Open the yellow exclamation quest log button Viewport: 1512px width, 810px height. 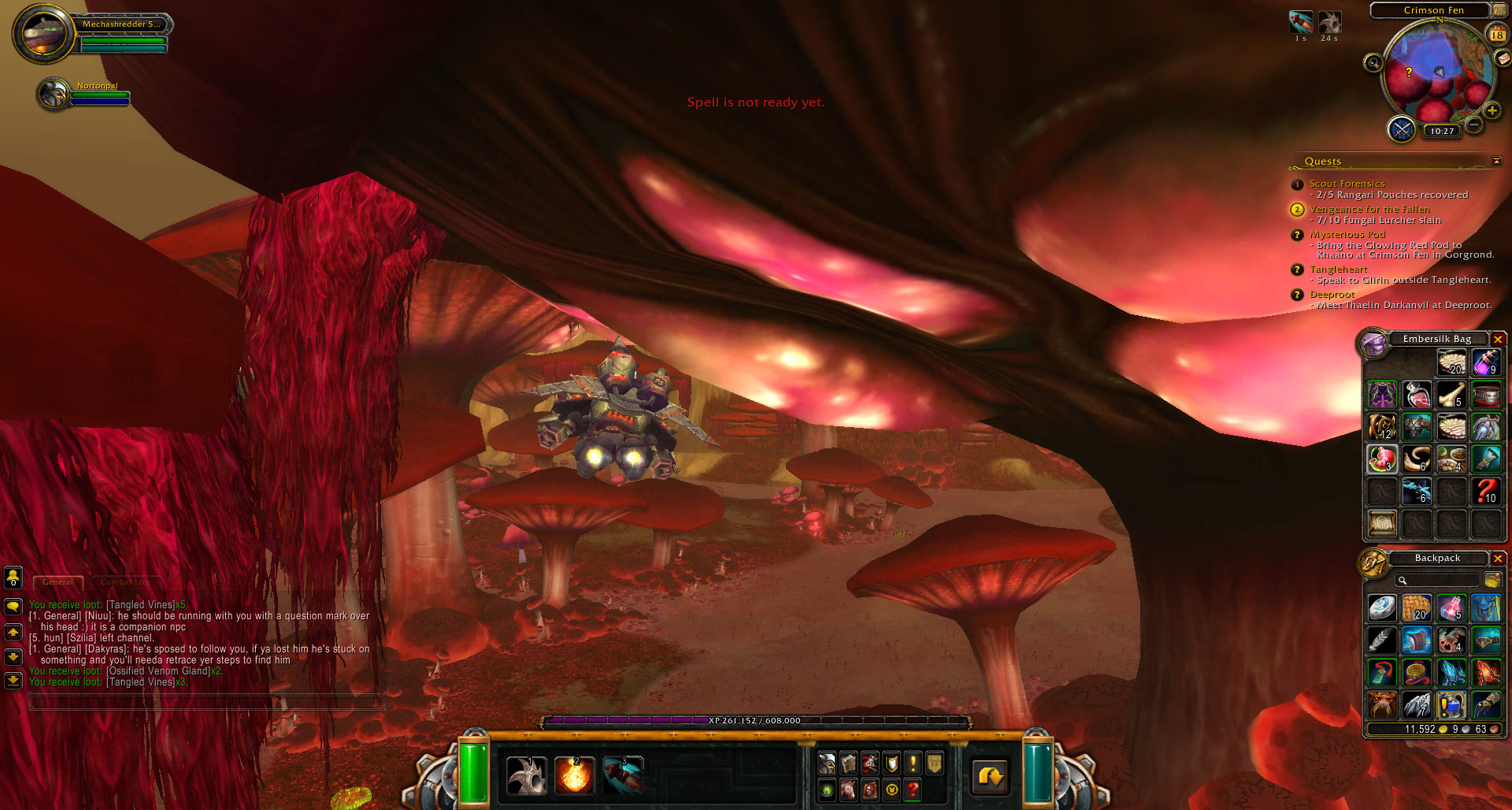[x=913, y=763]
